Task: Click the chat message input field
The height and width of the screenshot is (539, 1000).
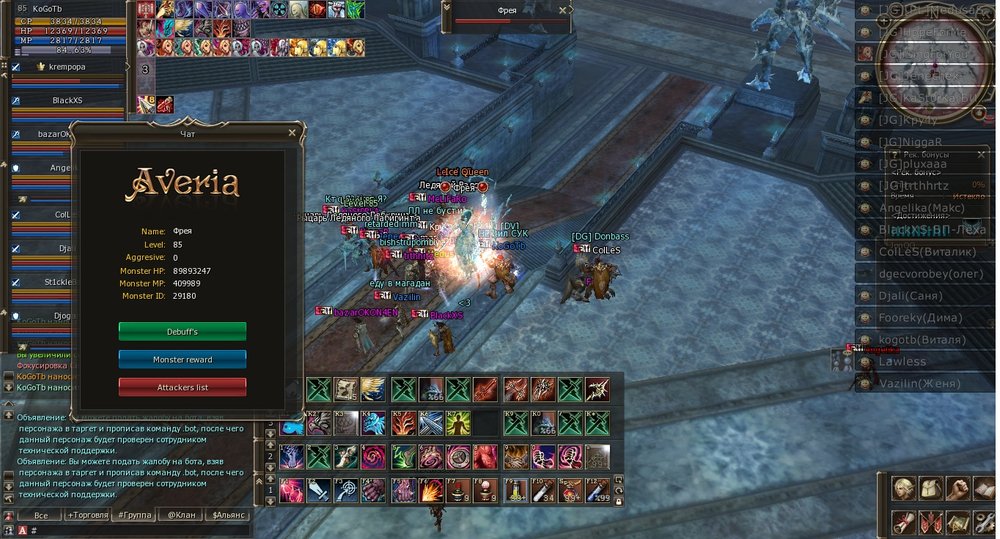Action: click(130, 531)
